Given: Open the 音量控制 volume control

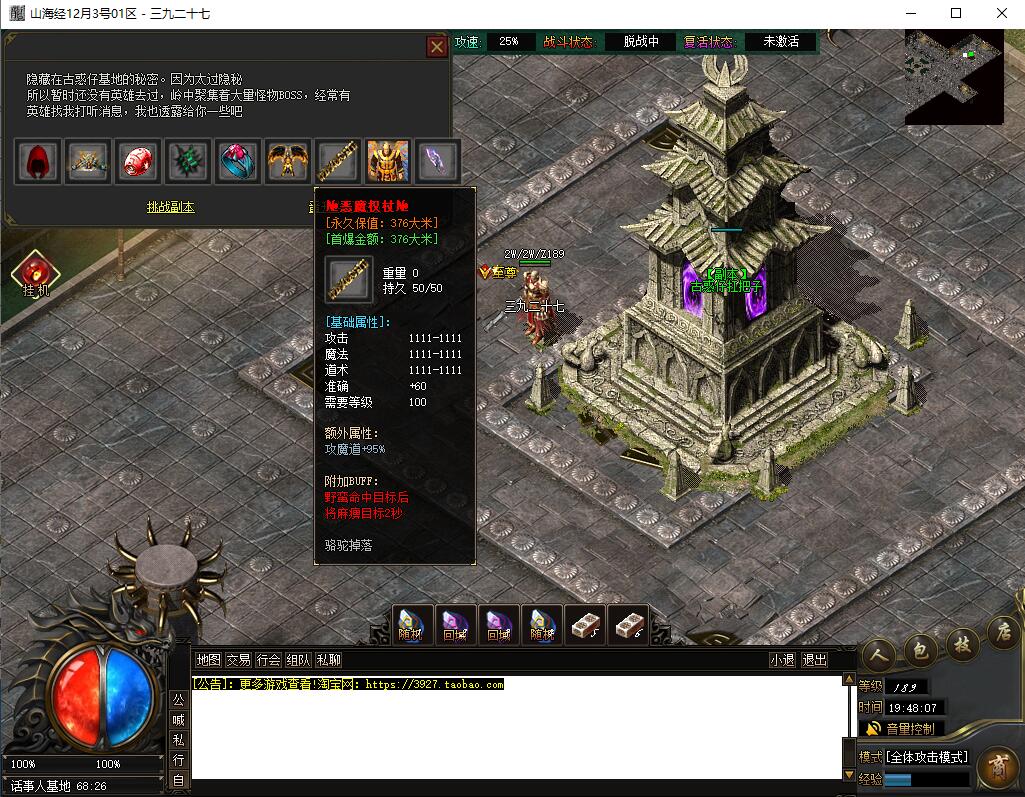Looking at the screenshot, I should 900,729.
